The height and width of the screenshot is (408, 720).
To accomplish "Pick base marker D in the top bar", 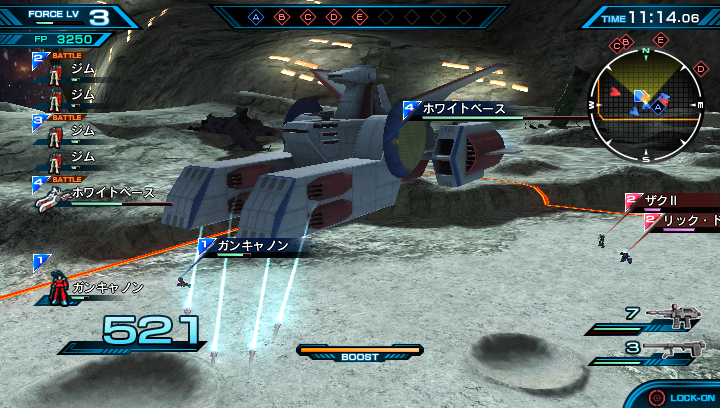I will point(334,17).
